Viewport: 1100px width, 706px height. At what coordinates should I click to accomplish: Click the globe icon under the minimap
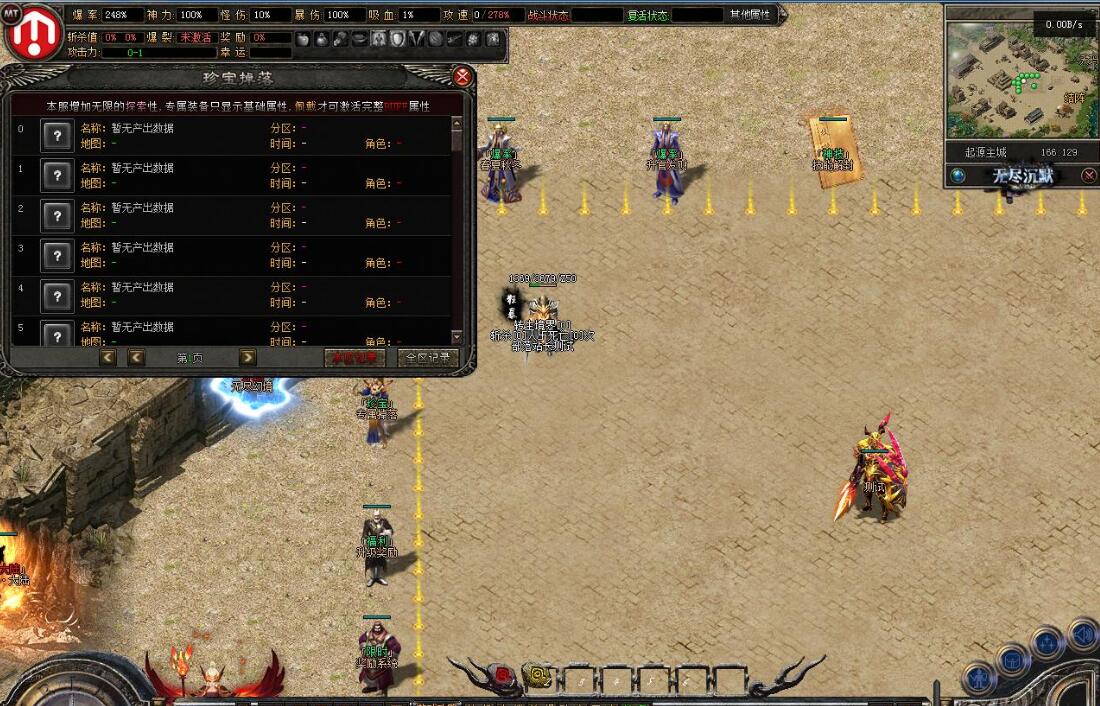(x=958, y=176)
